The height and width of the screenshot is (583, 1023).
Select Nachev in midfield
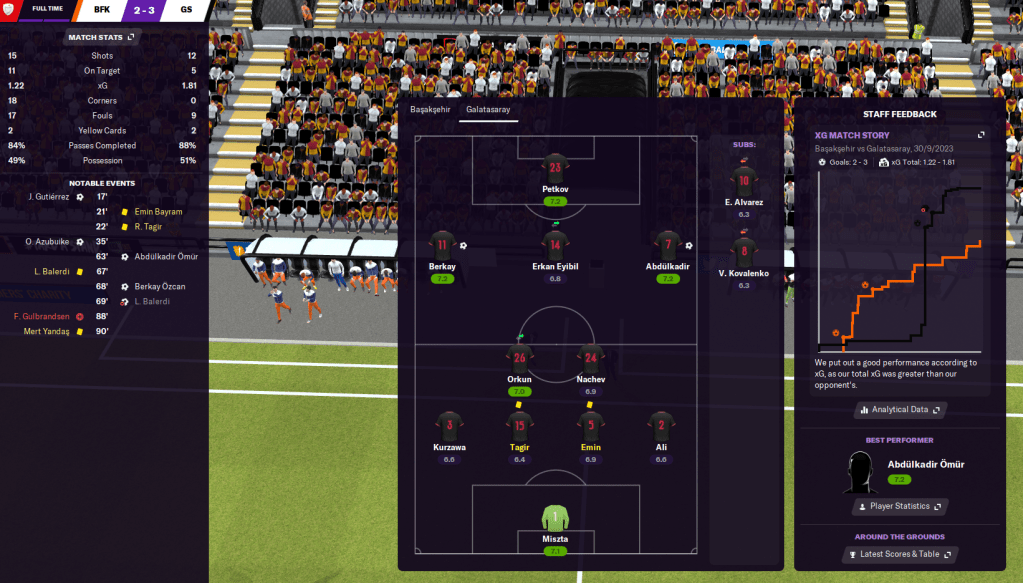590,358
